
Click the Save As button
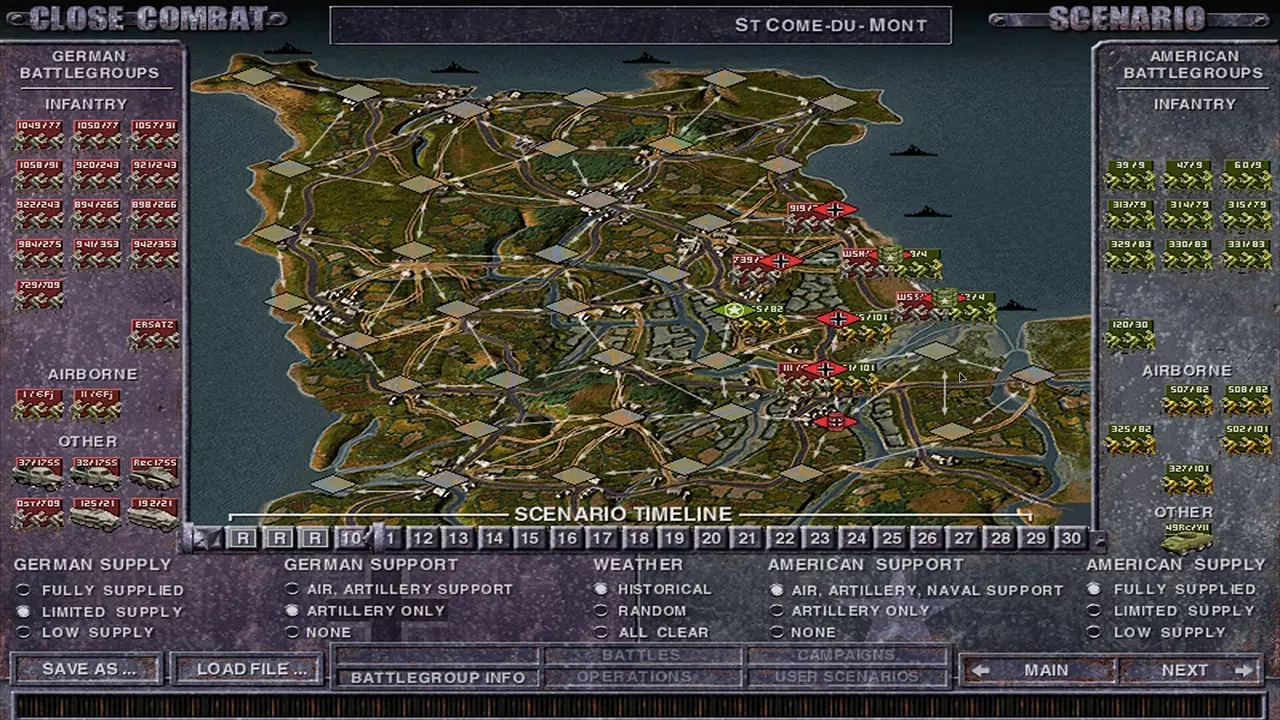[86, 668]
